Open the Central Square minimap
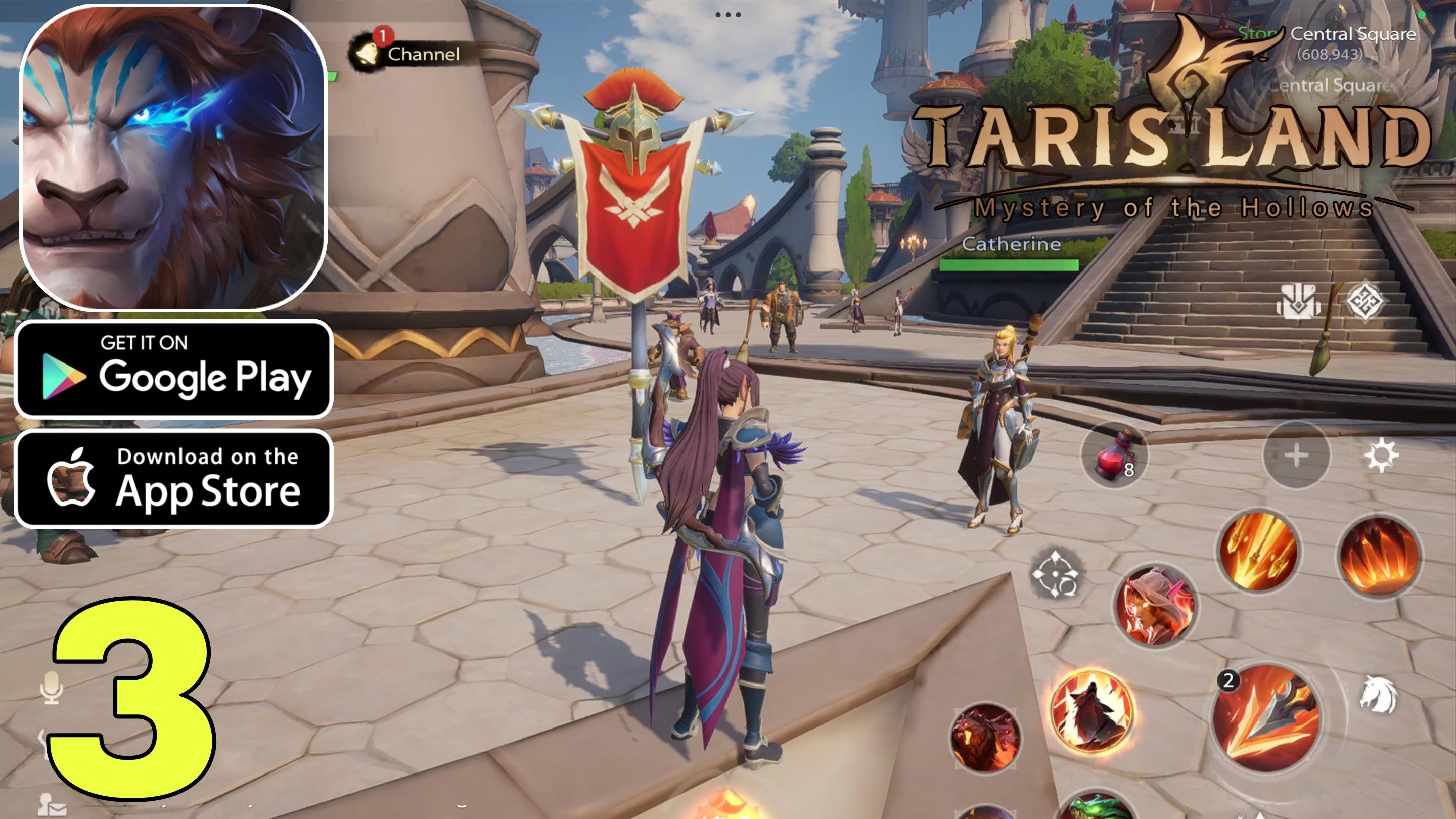 (1352, 34)
